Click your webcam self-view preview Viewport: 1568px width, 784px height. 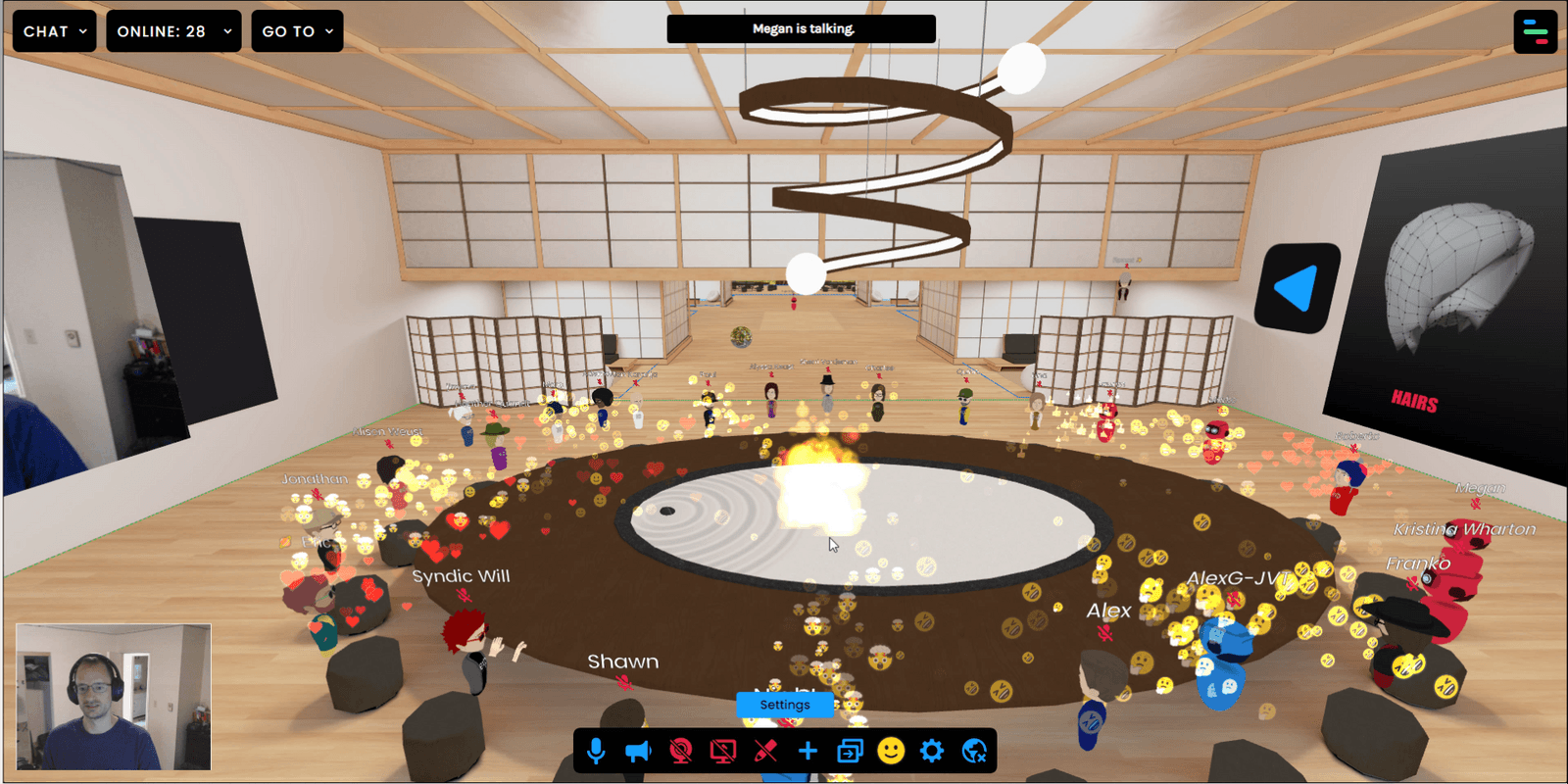tap(115, 698)
